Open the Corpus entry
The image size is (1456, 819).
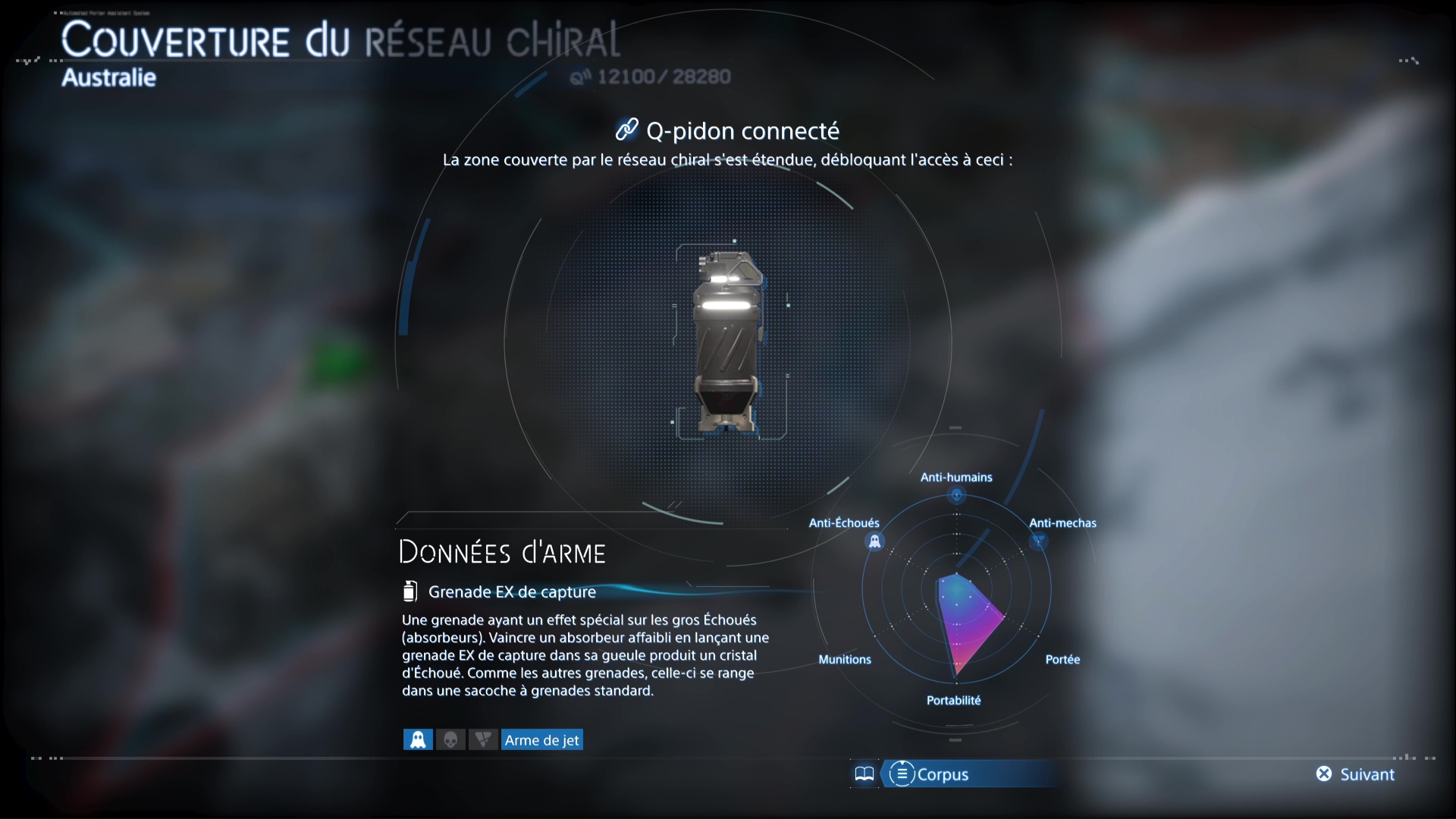930,774
